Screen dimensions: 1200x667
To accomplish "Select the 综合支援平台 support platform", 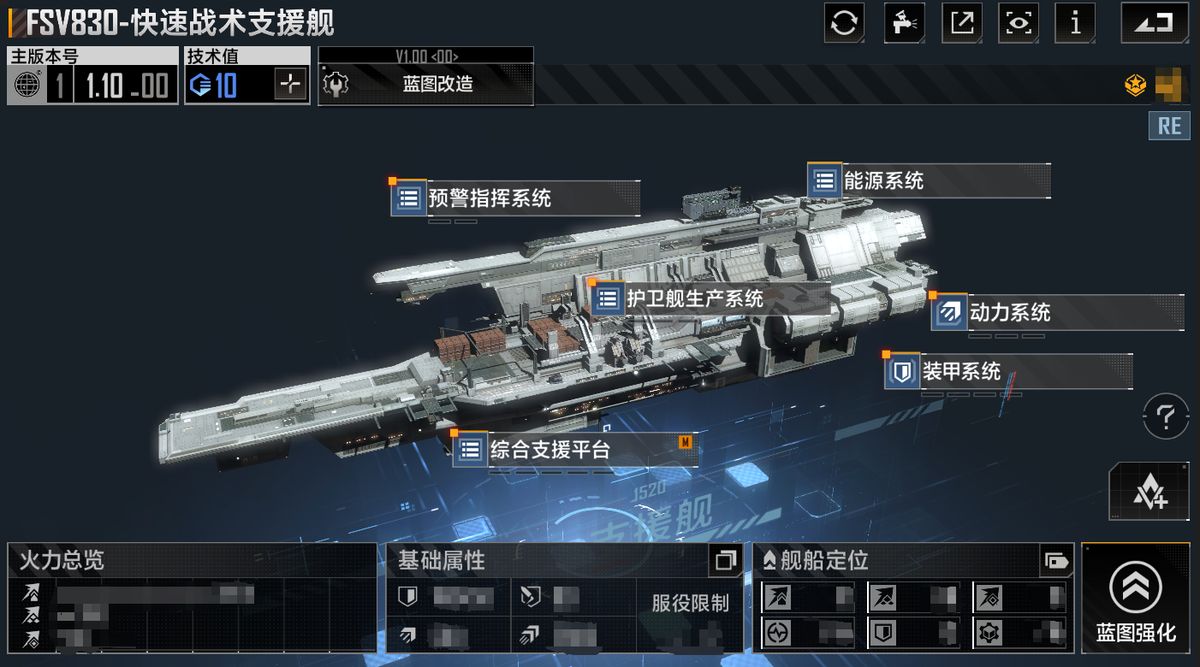I will tap(549, 450).
